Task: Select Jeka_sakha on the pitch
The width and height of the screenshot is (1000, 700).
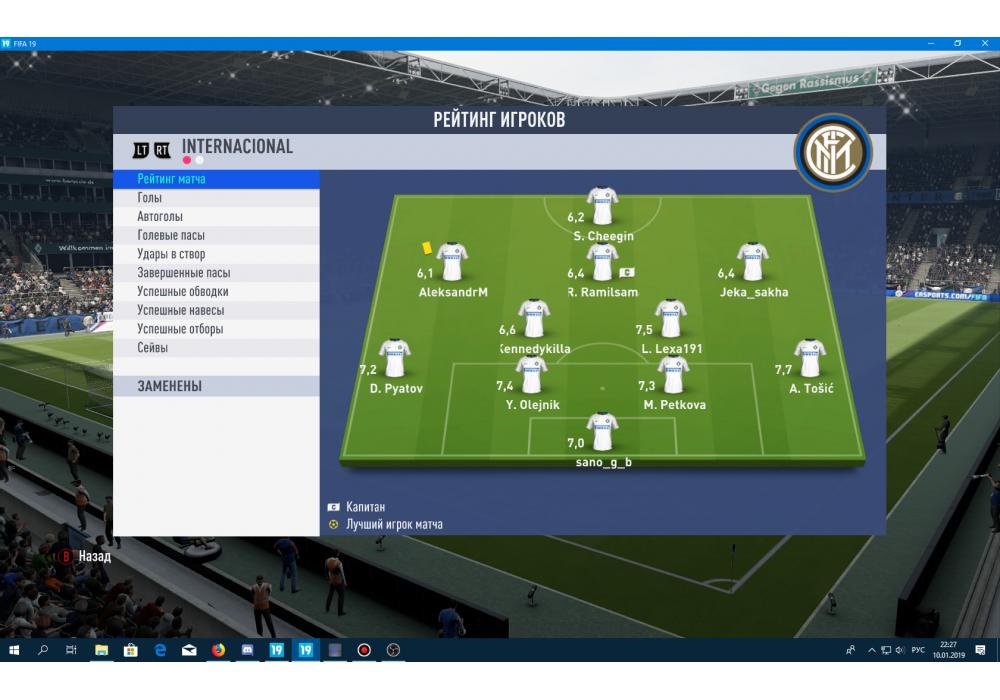Action: [x=753, y=262]
